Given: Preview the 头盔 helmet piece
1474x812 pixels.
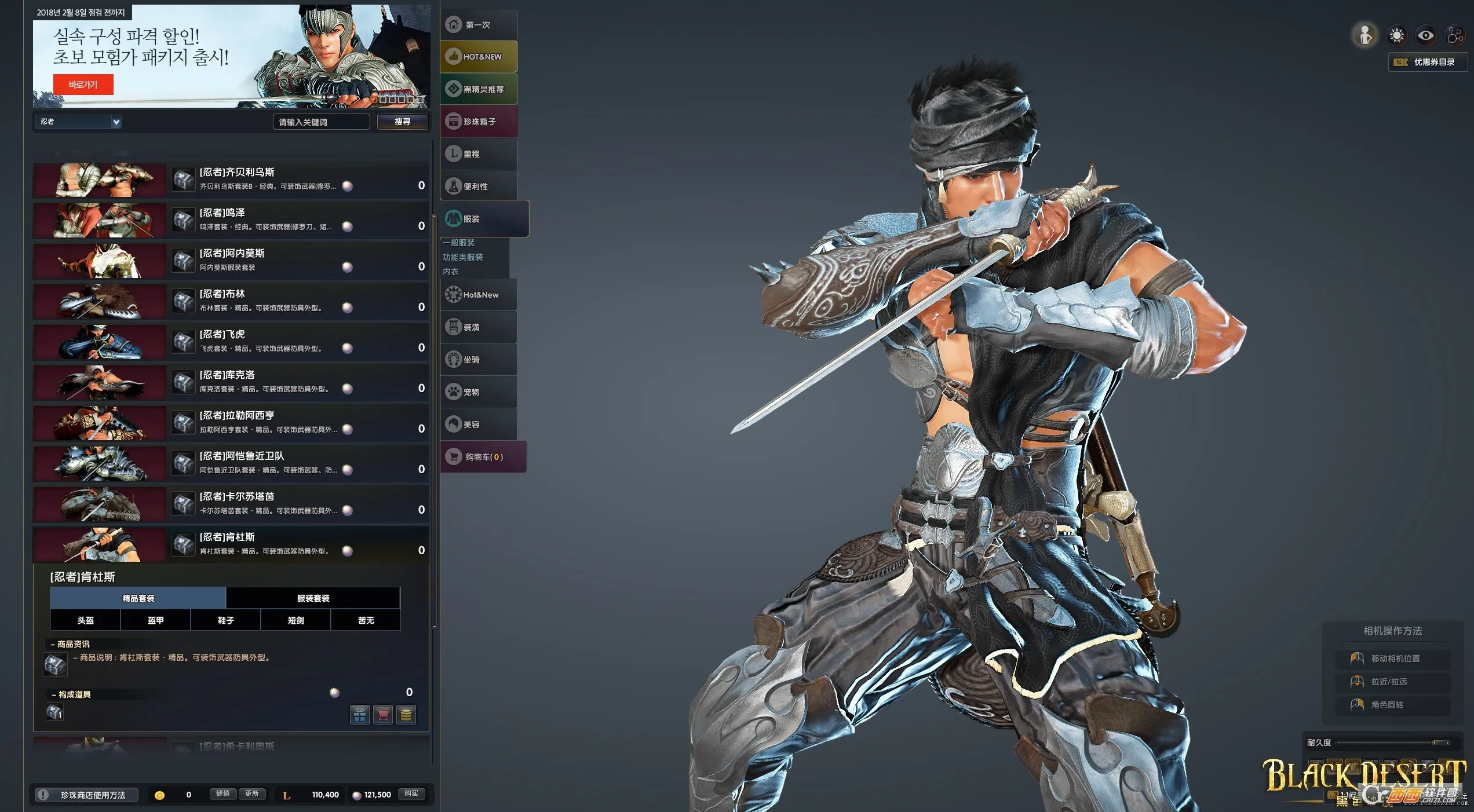Looking at the screenshot, I should 85,620.
